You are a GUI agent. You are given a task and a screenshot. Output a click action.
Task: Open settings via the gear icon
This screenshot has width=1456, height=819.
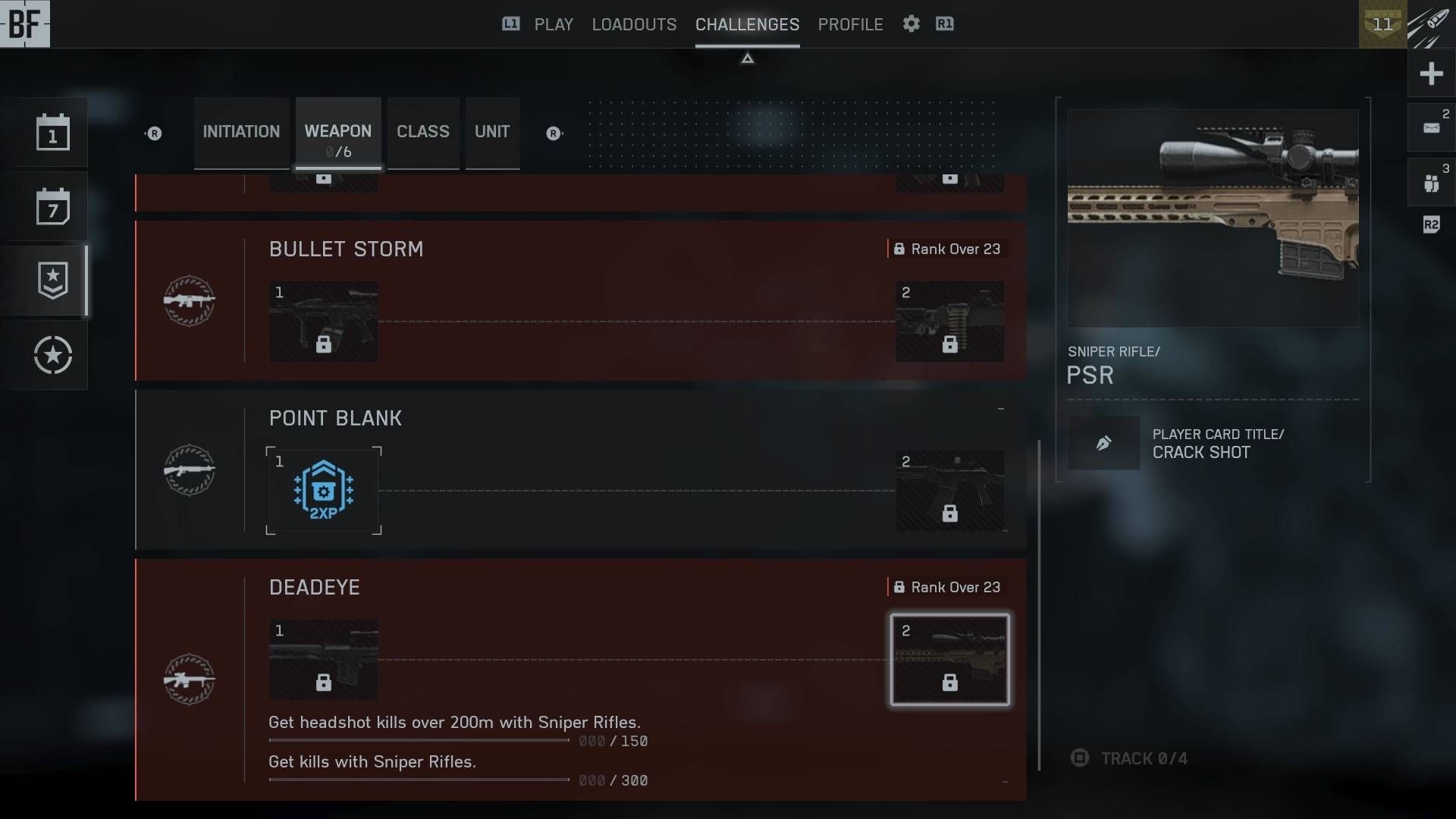(x=911, y=24)
